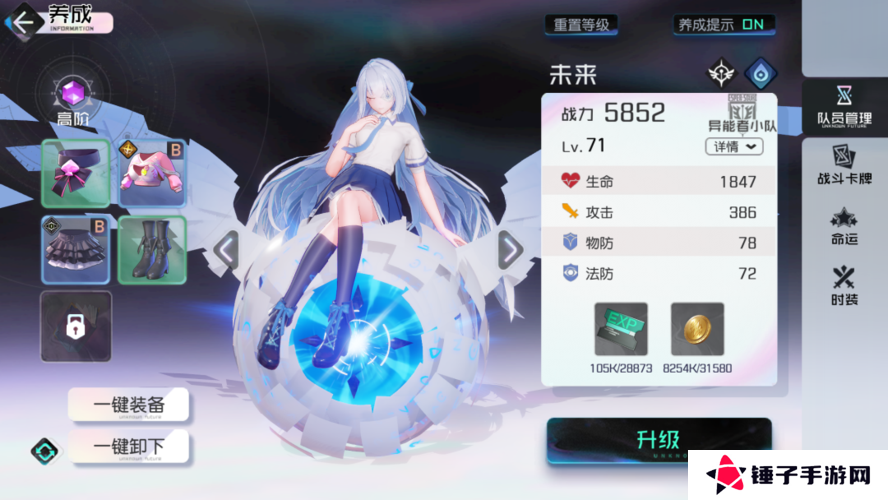Choose 一键卸下 unequip all button
Viewport: 888px width, 500px height.
point(128,447)
